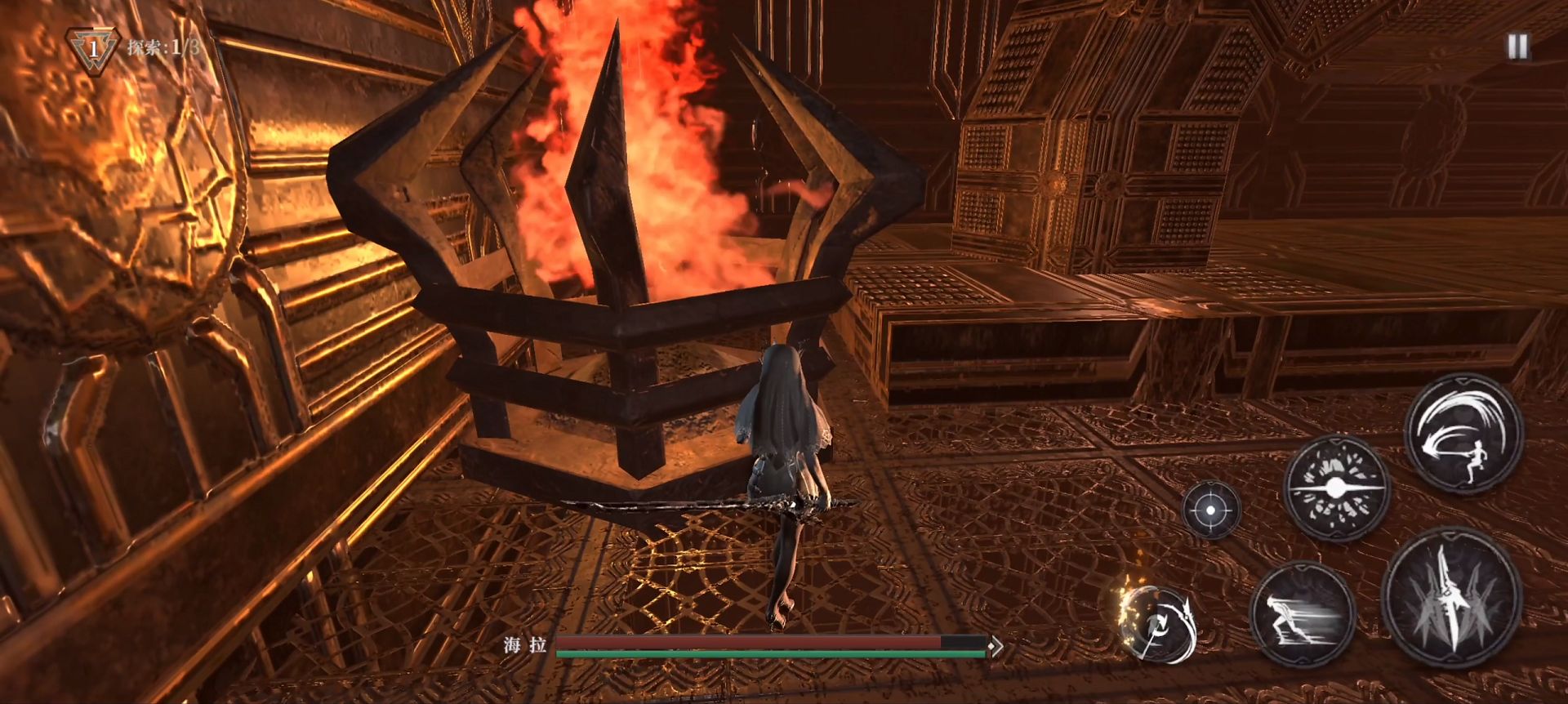Open the exploration stage tracker badge

[93, 49]
